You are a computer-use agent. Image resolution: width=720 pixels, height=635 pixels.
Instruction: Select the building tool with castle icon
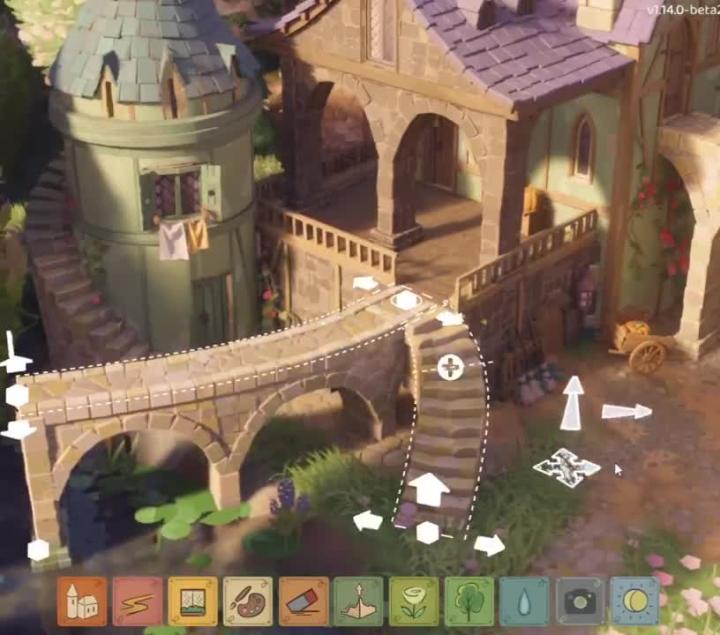82,601
